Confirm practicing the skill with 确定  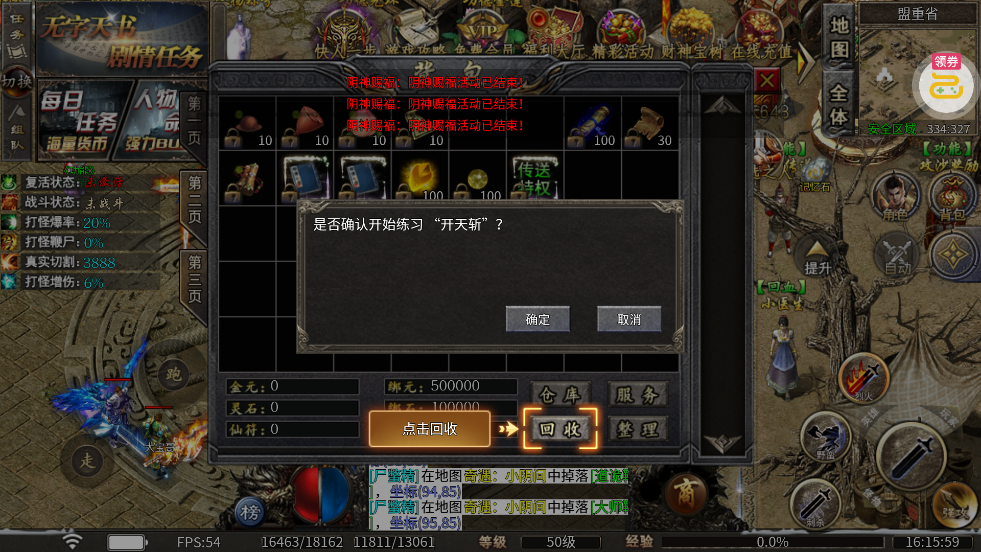(537, 319)
